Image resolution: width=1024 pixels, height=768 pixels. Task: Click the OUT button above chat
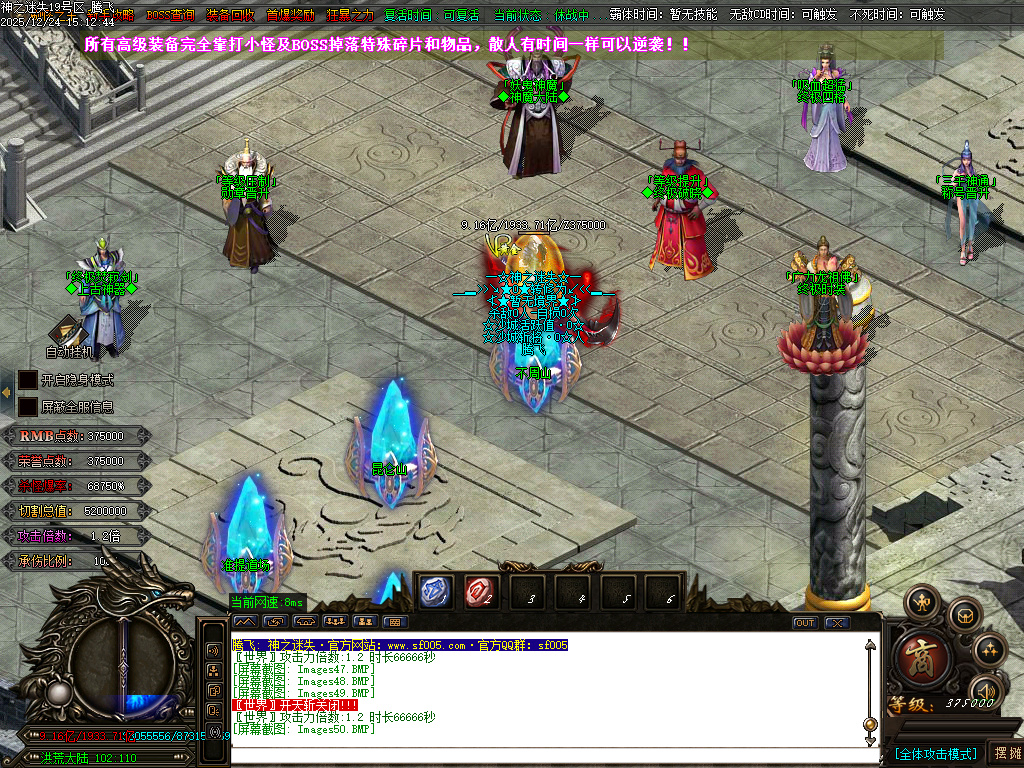coord(805,622)
